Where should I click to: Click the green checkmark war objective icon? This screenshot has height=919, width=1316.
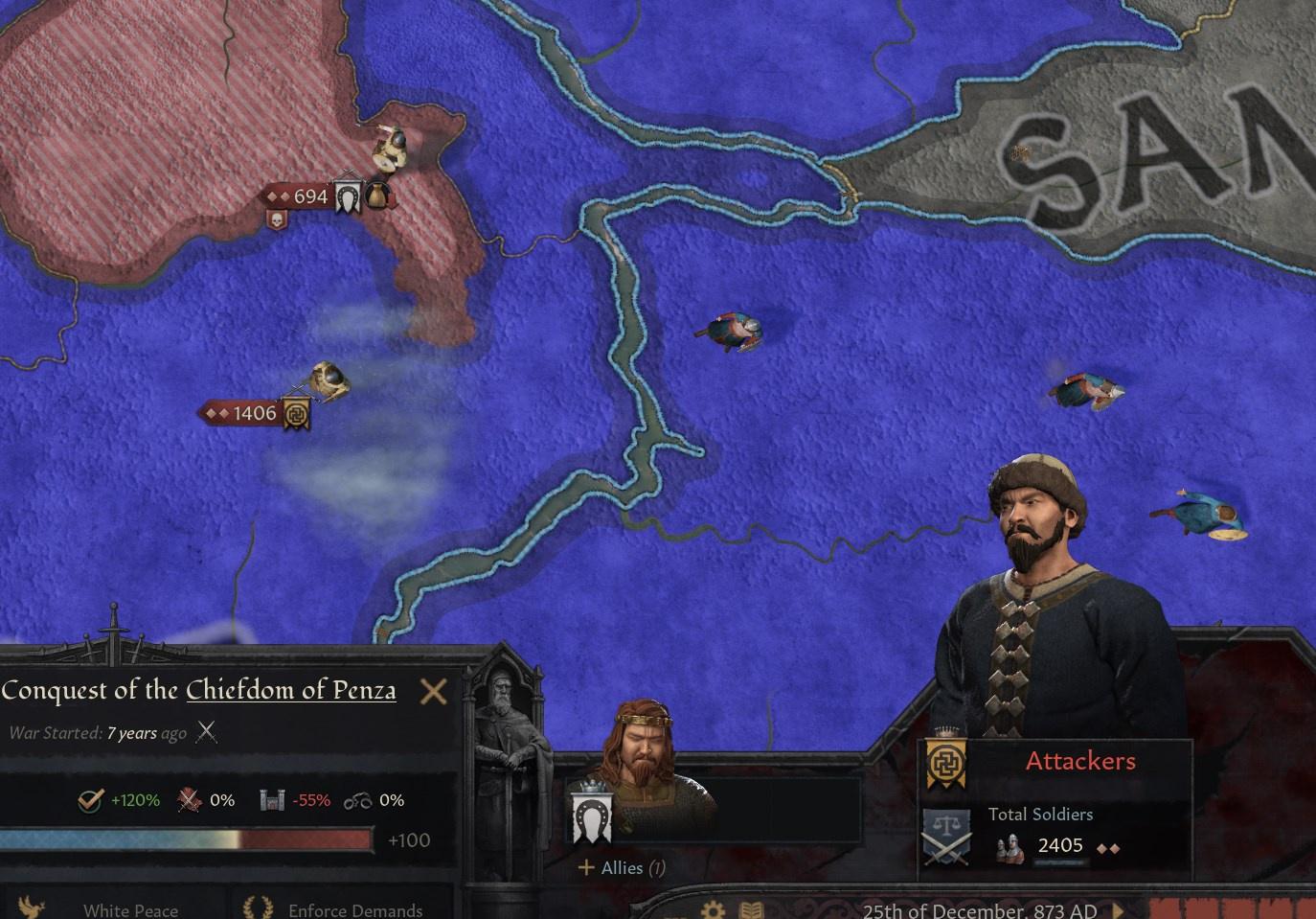(x=88, y=799)
